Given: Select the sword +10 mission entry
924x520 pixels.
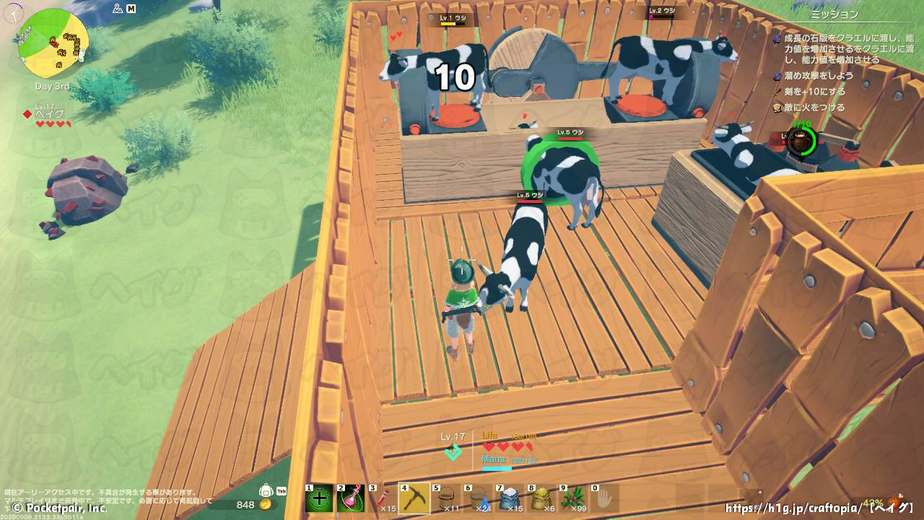Looking at the screenshot, I should pyautogui.click(x=816, y=91).
